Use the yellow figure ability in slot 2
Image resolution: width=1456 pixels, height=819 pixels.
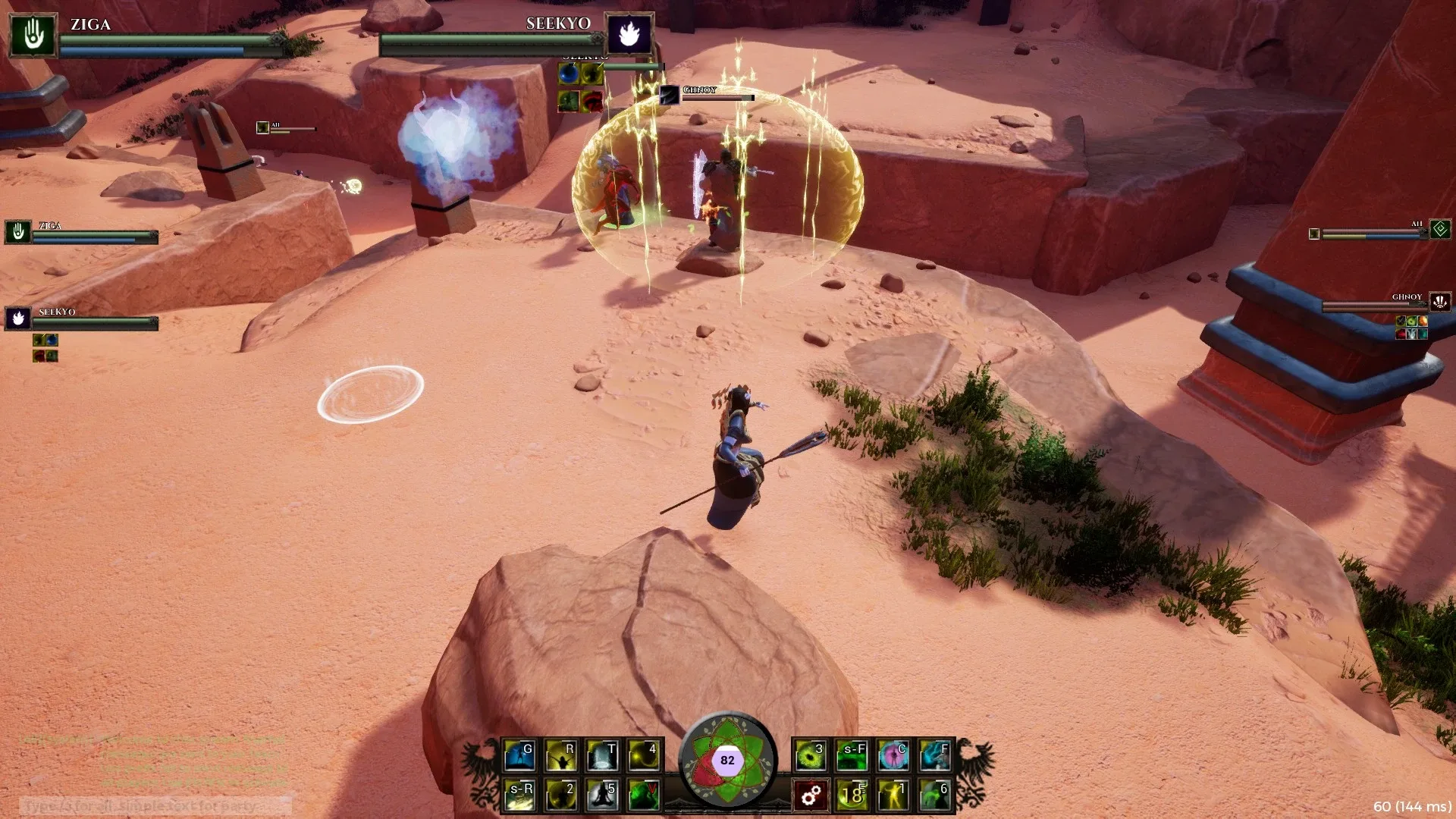[561, 795]
